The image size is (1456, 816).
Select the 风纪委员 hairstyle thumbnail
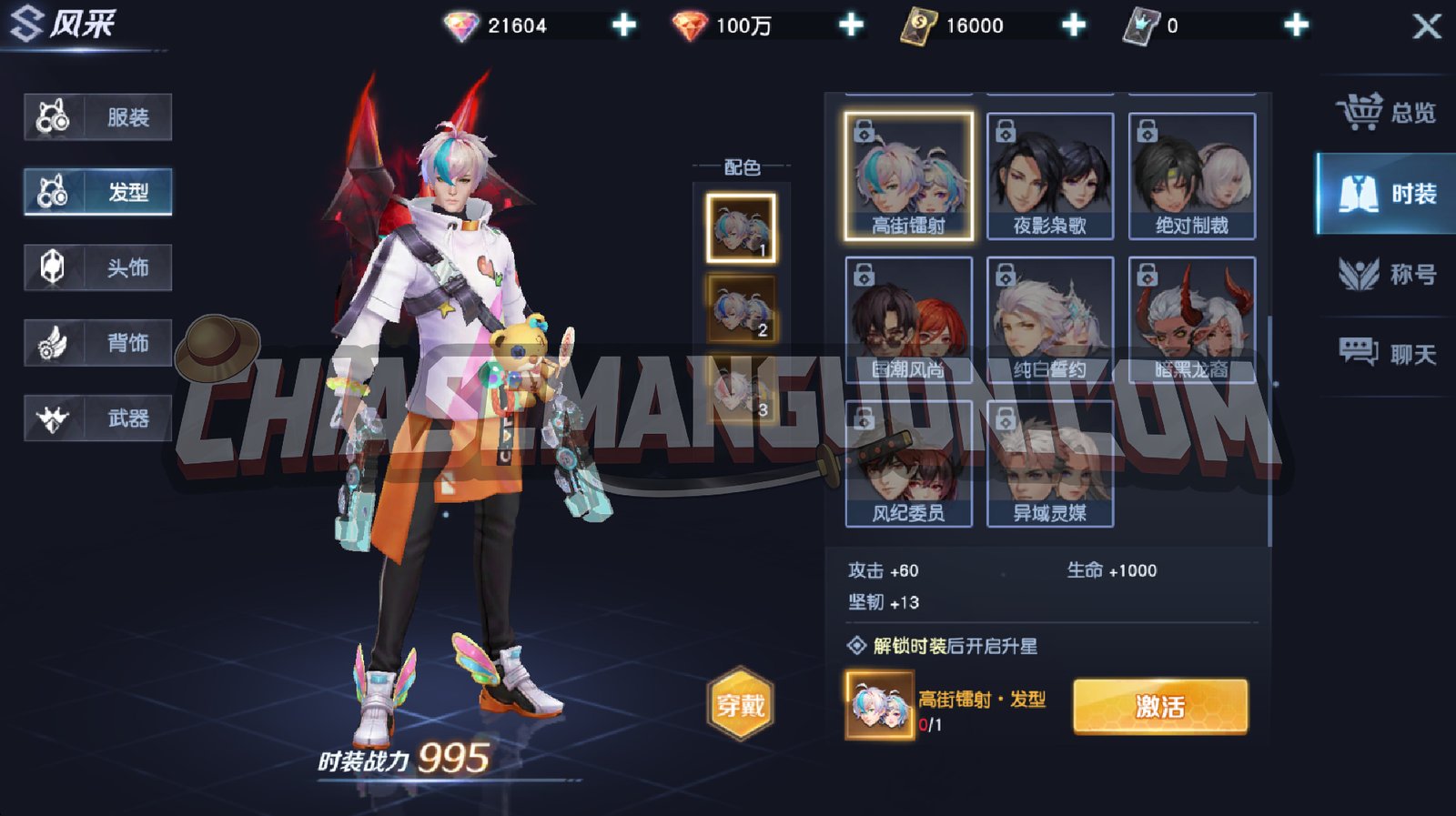(909, 464)
